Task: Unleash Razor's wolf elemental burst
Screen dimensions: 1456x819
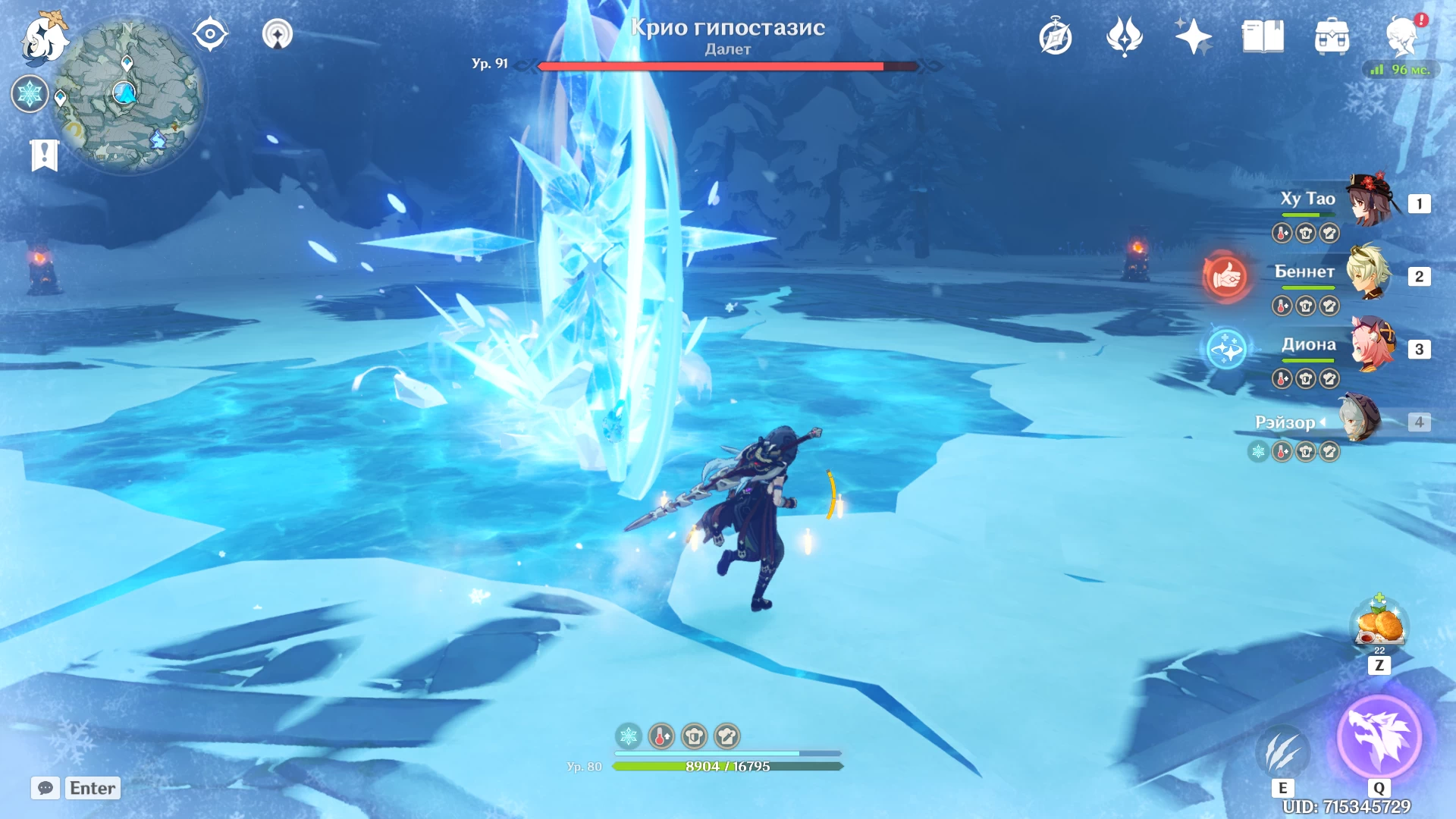Action: 1379,736
